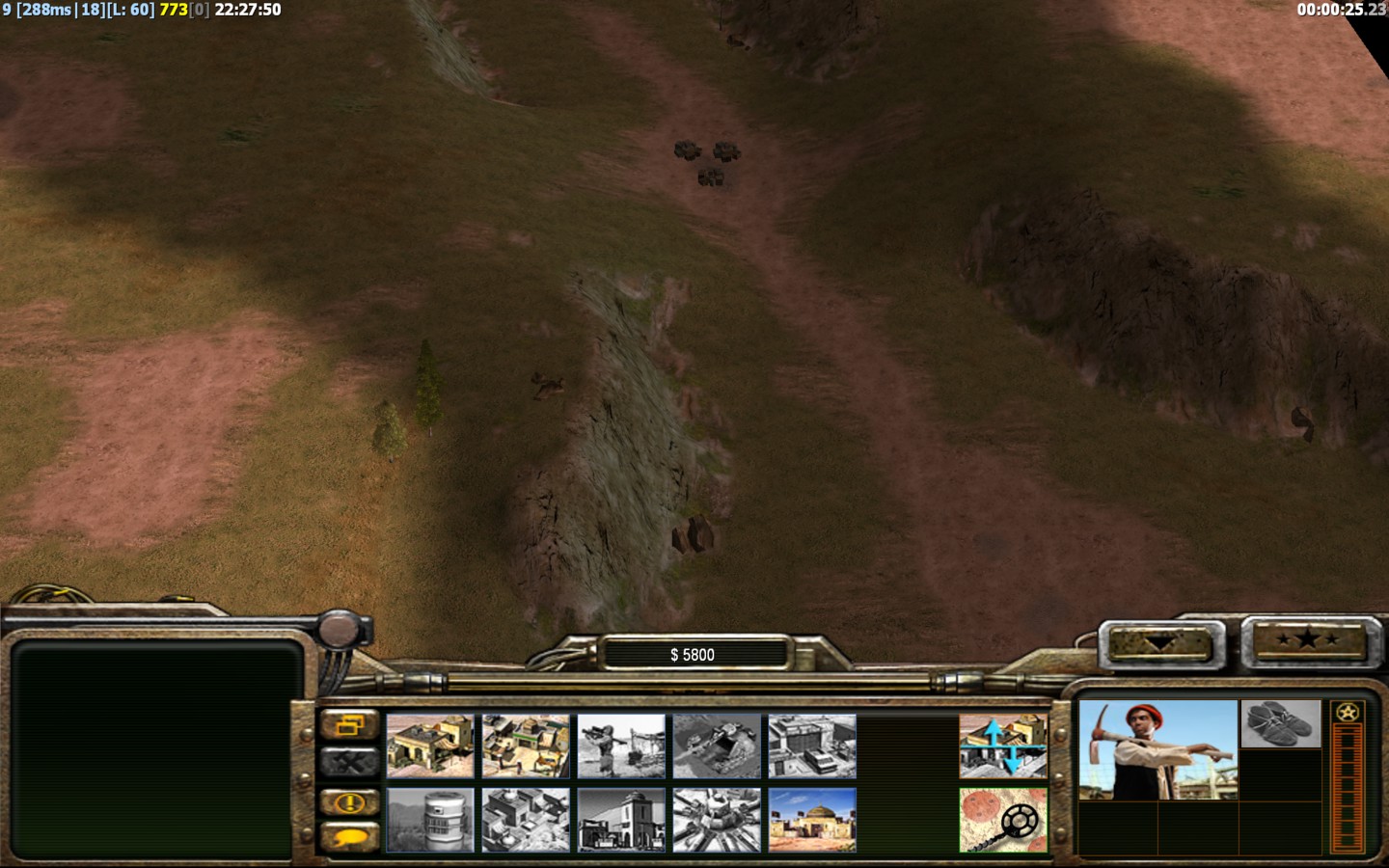
Task: Build a Command Center with flags
Action: [812, 820]
